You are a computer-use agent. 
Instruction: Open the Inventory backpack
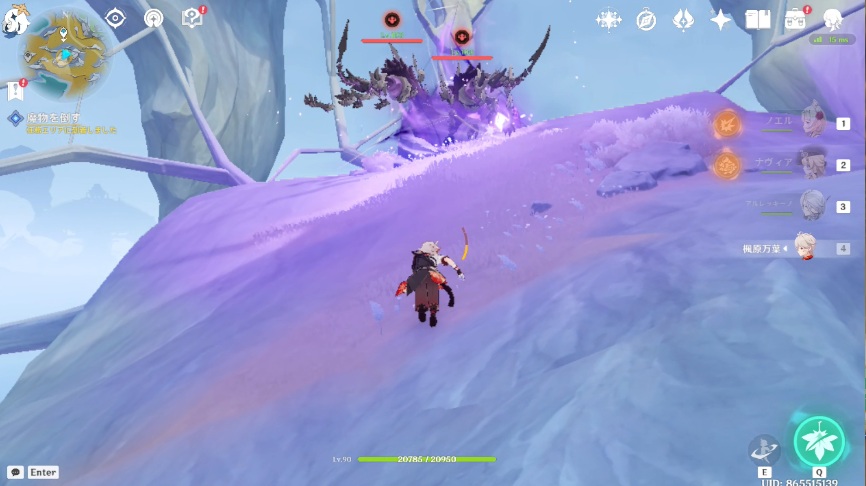pyautogui.click(x=796, y=19)
